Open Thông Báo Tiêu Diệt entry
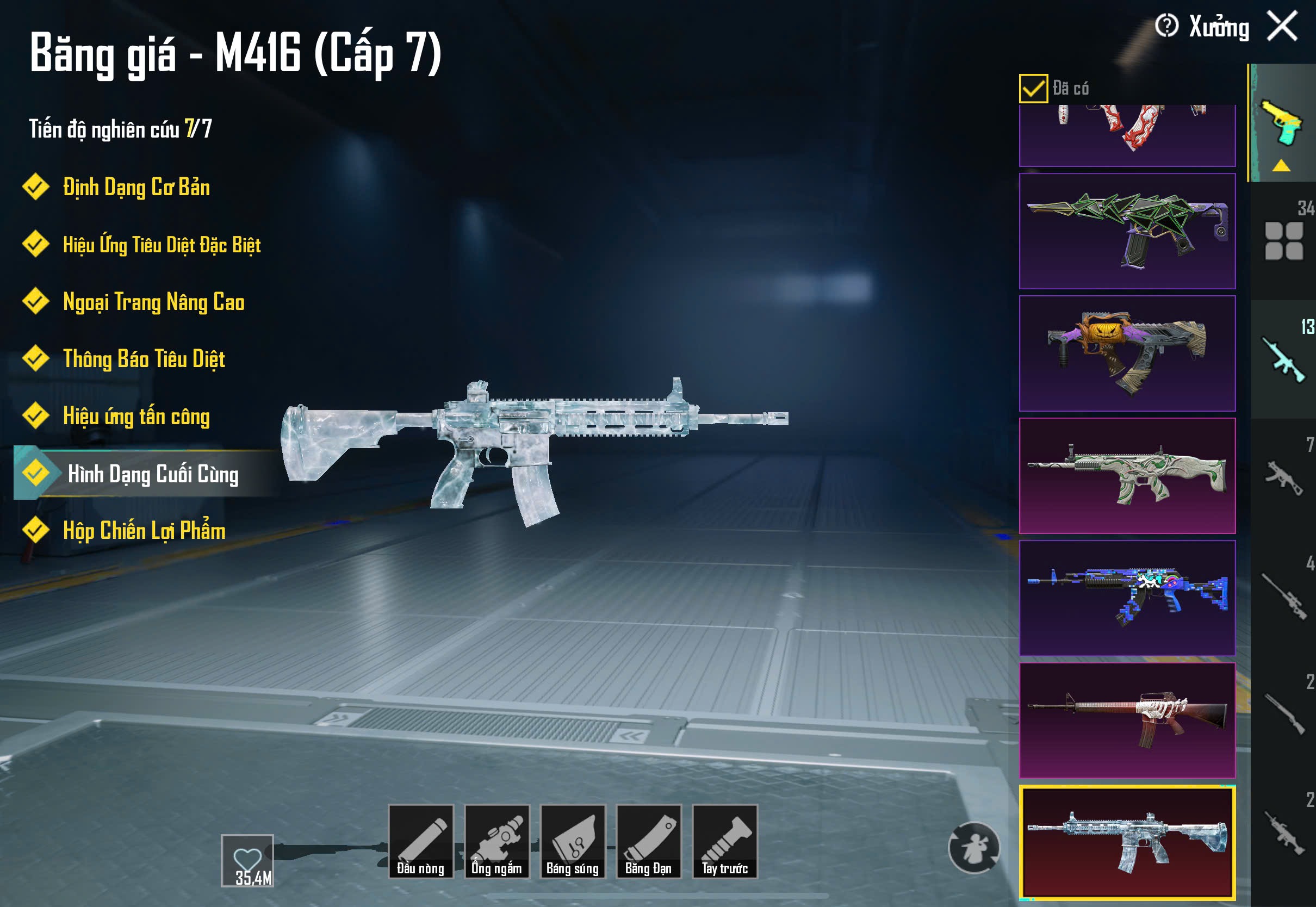This screenshot has height=907, width=1316. pyautogui.click(x=144, y=359)
